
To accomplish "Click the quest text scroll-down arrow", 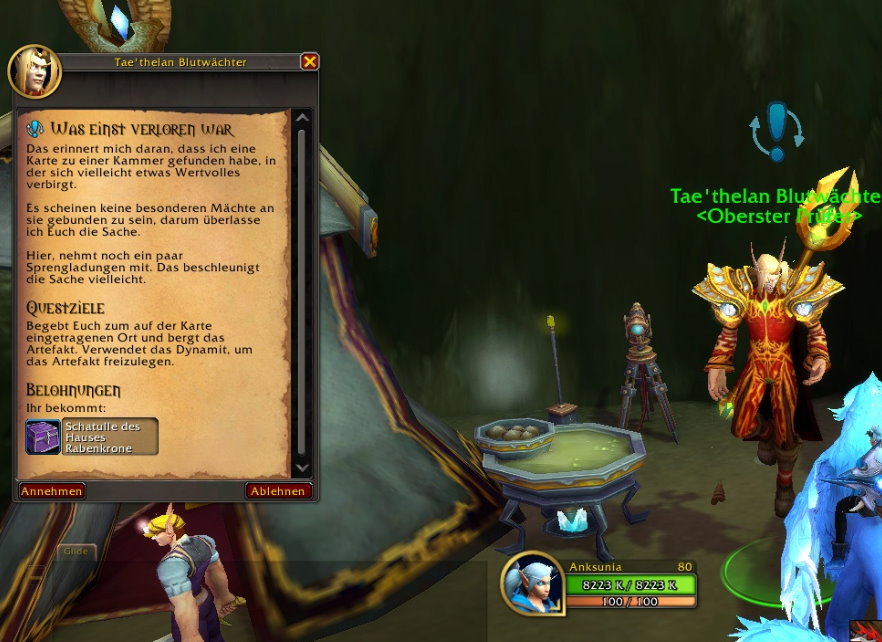I will (302, 468).
